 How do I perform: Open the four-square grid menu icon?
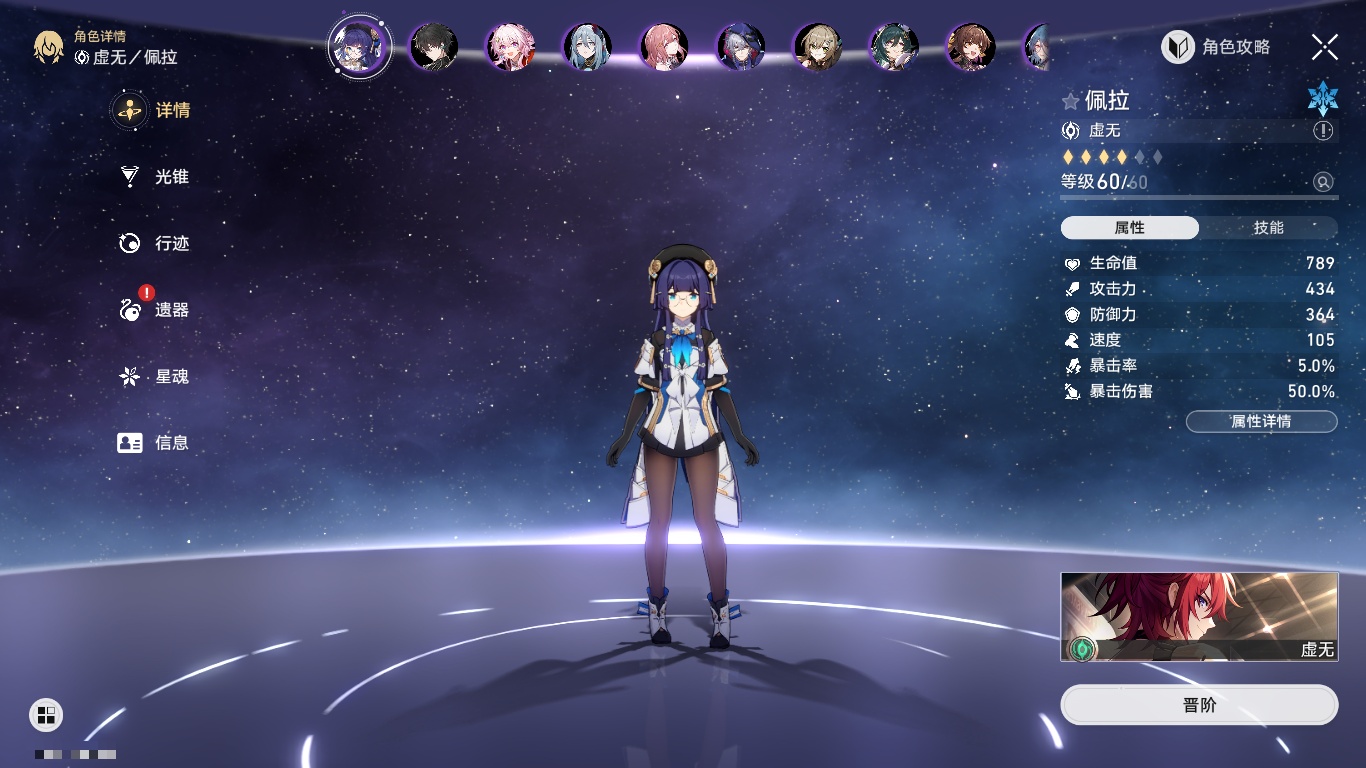coord(46,714)
